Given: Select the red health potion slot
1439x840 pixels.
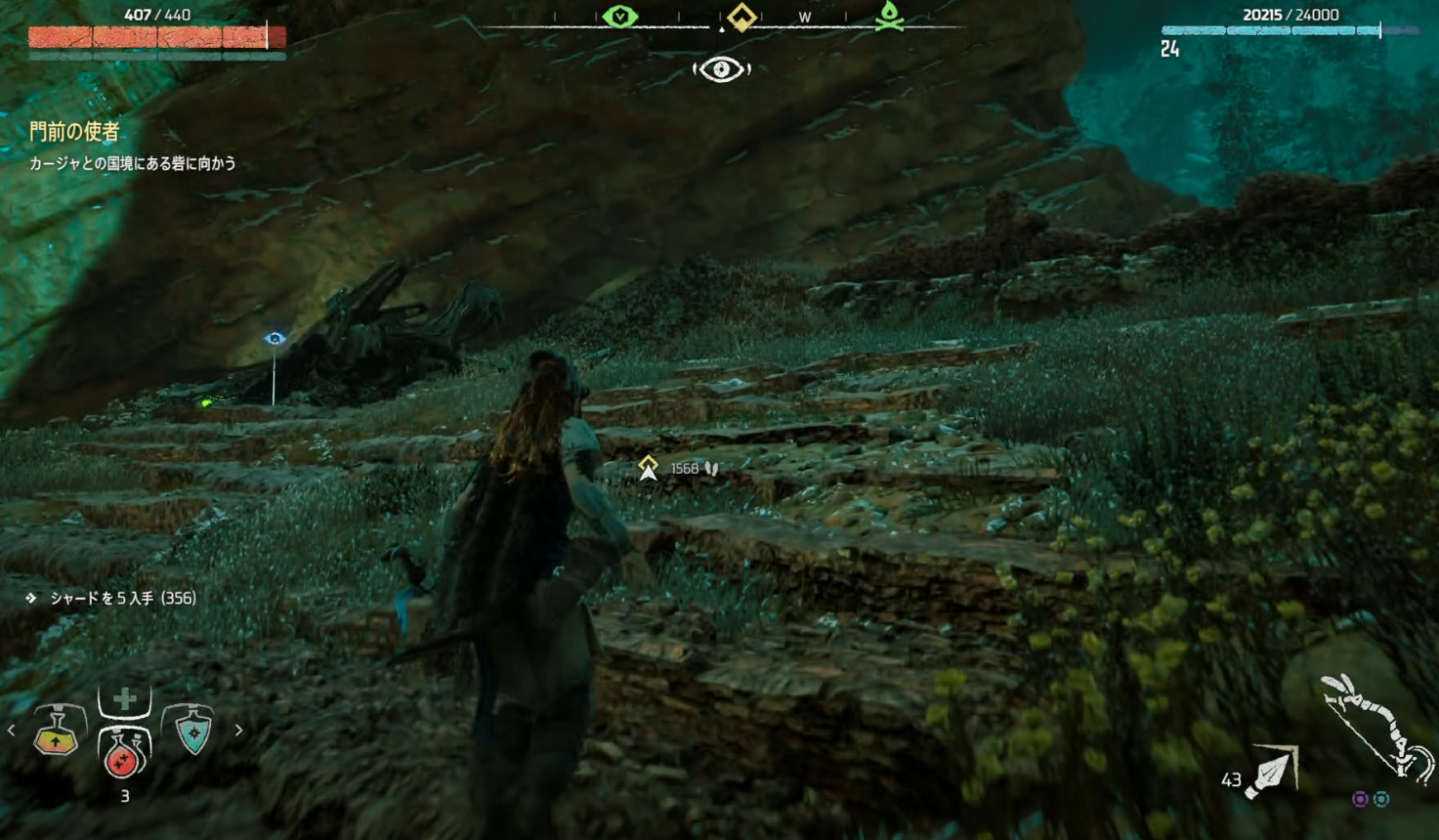Looking at the screenshot, I should tap(124, 754).
